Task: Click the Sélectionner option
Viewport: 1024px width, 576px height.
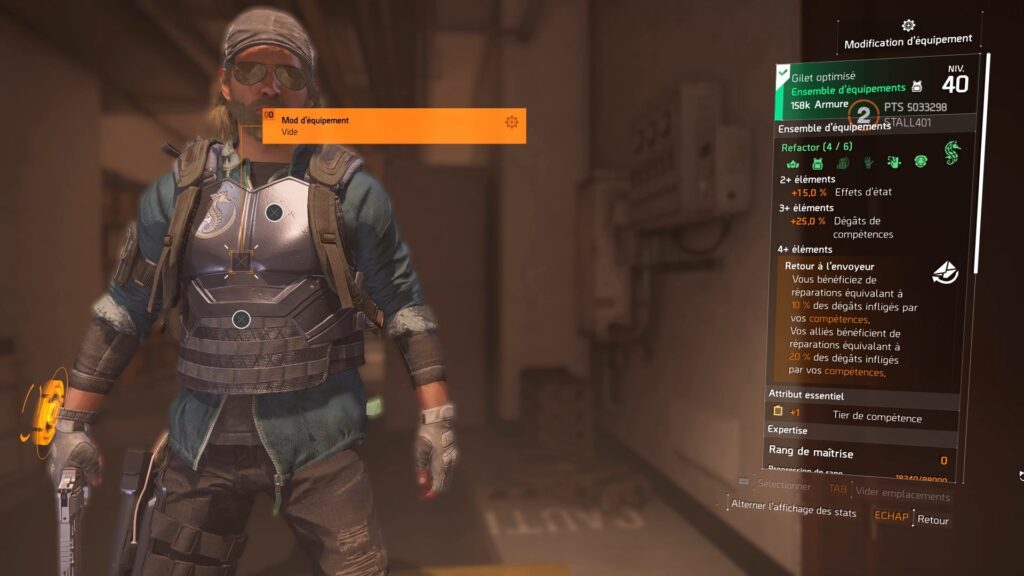Action: coord(783,485)
